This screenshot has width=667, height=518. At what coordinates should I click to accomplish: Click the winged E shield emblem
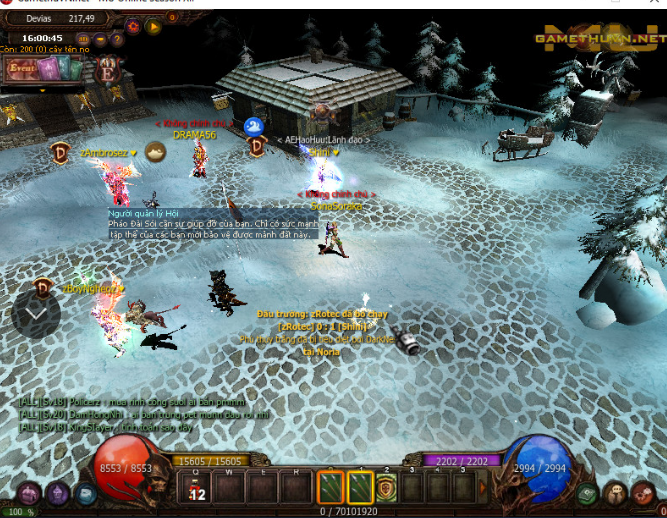[106, 70]
